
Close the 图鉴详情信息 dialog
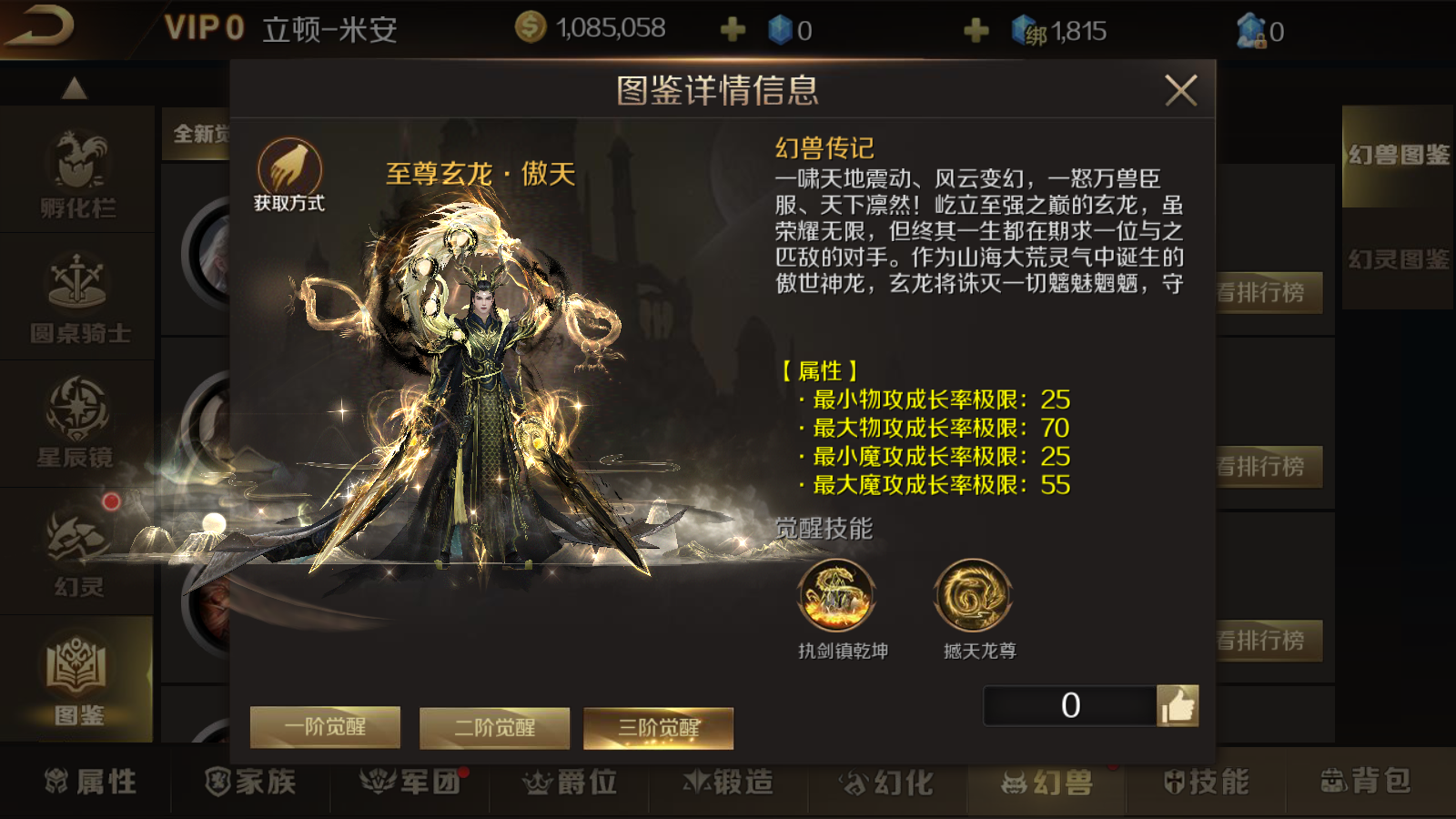(1180, 90)
